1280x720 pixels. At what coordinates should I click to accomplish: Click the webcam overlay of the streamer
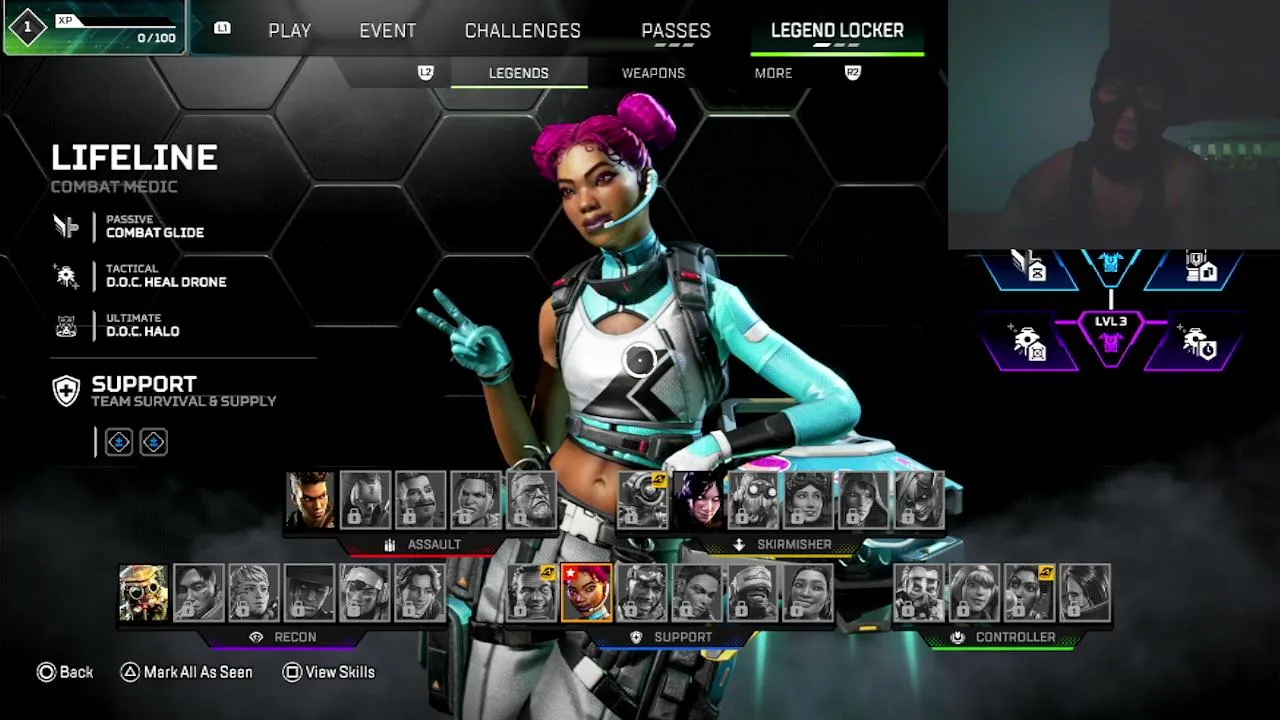1113,125
